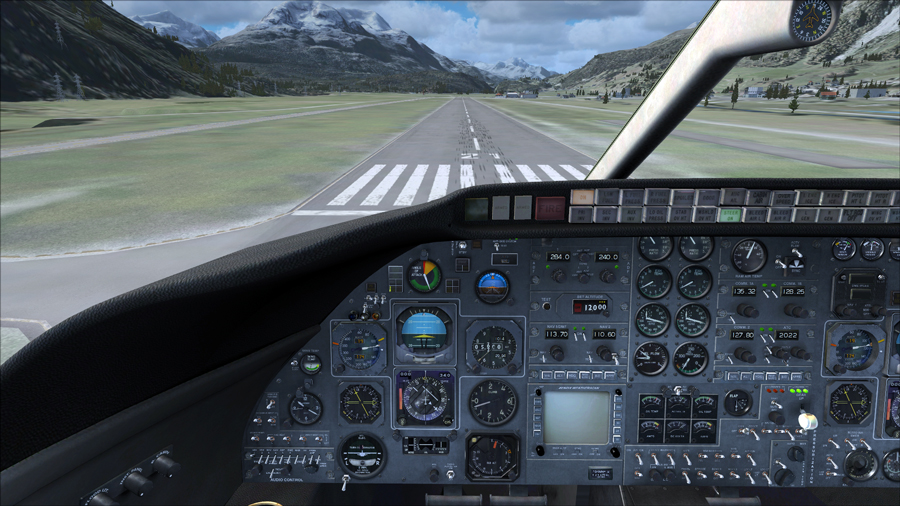This screenshot has width=900, height=506.
Task: Click the weather radar display screen
Action: point(577,417)
